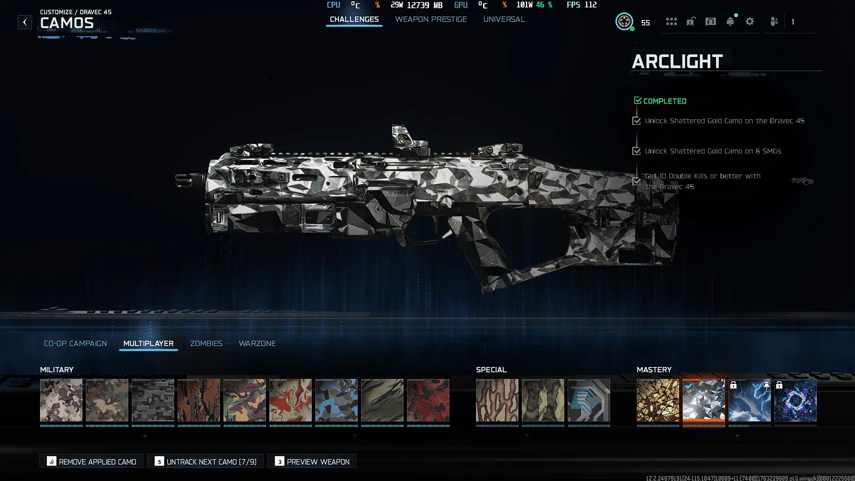Viewport: 855px width, 481px height.
Task: Pick the gold shattered mastery camo
Action: pos(658,400)
